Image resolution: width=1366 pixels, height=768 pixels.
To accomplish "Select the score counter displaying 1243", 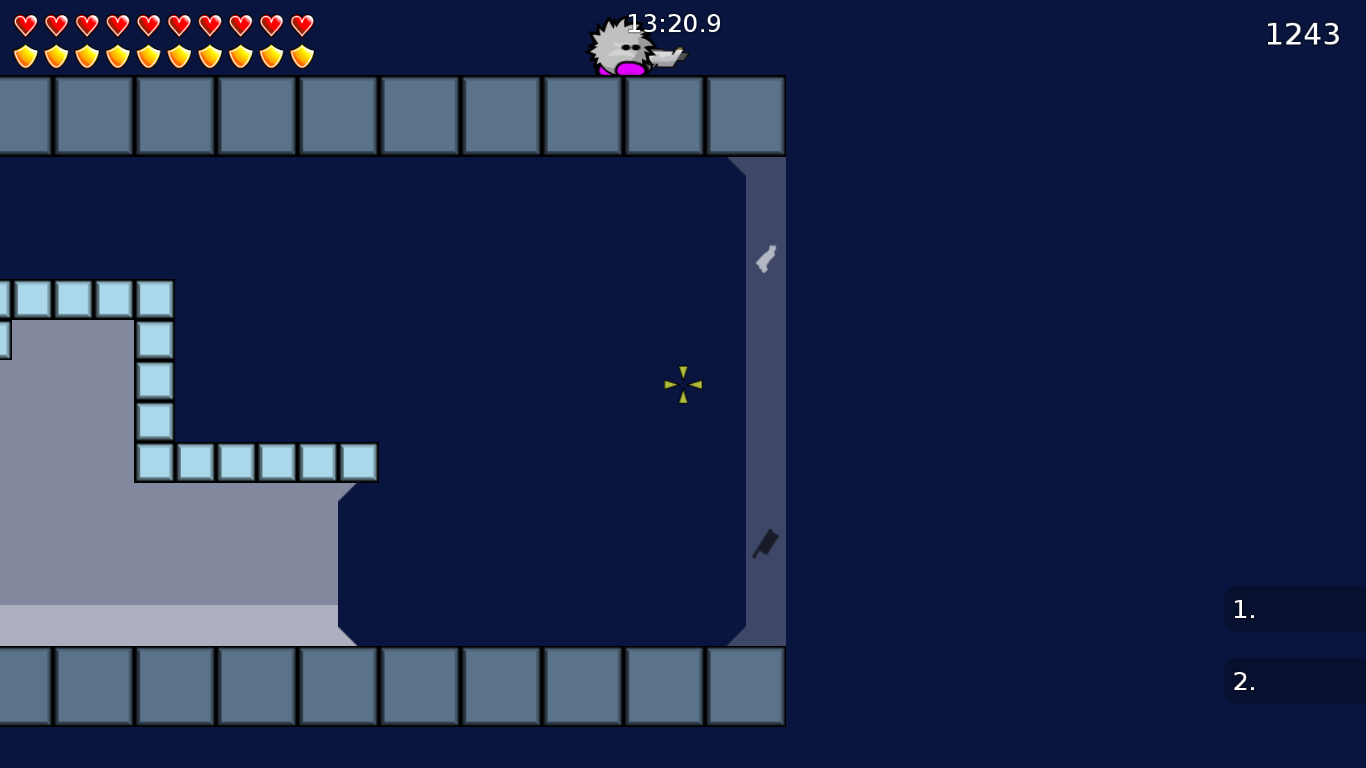I will 1303,34.
